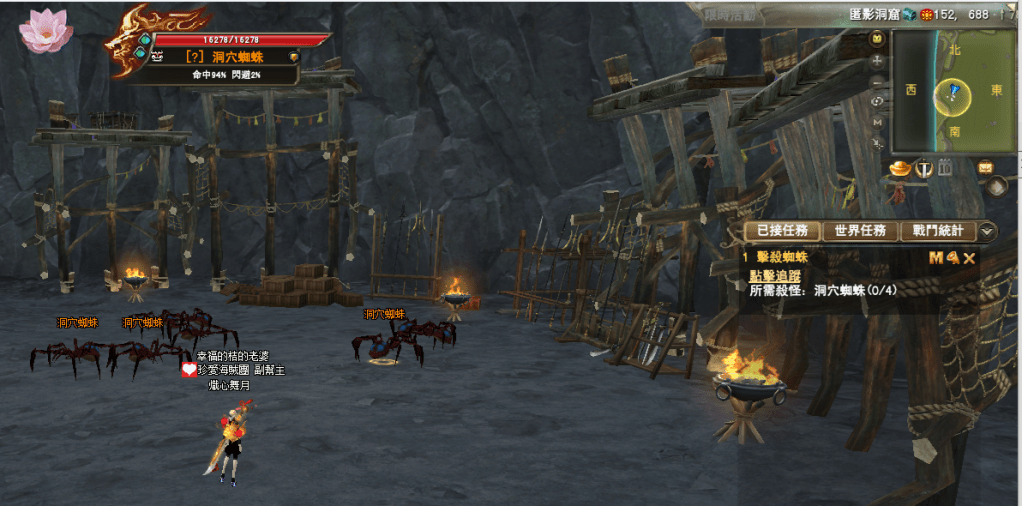Click the shield icon on the target frame
Screen dimensions: 1022x506
[293, 57]
